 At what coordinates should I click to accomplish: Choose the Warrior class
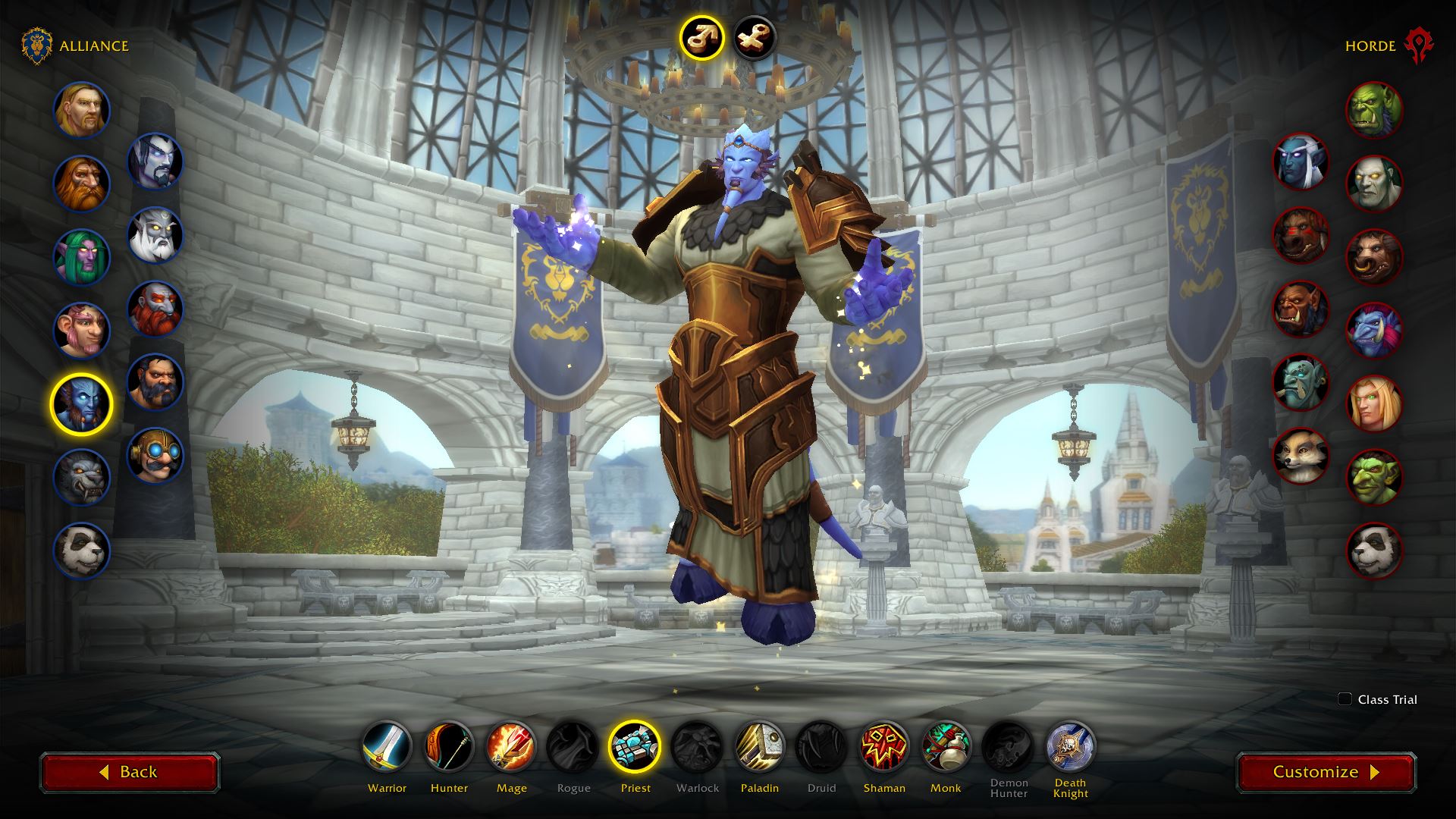[387, 747]
